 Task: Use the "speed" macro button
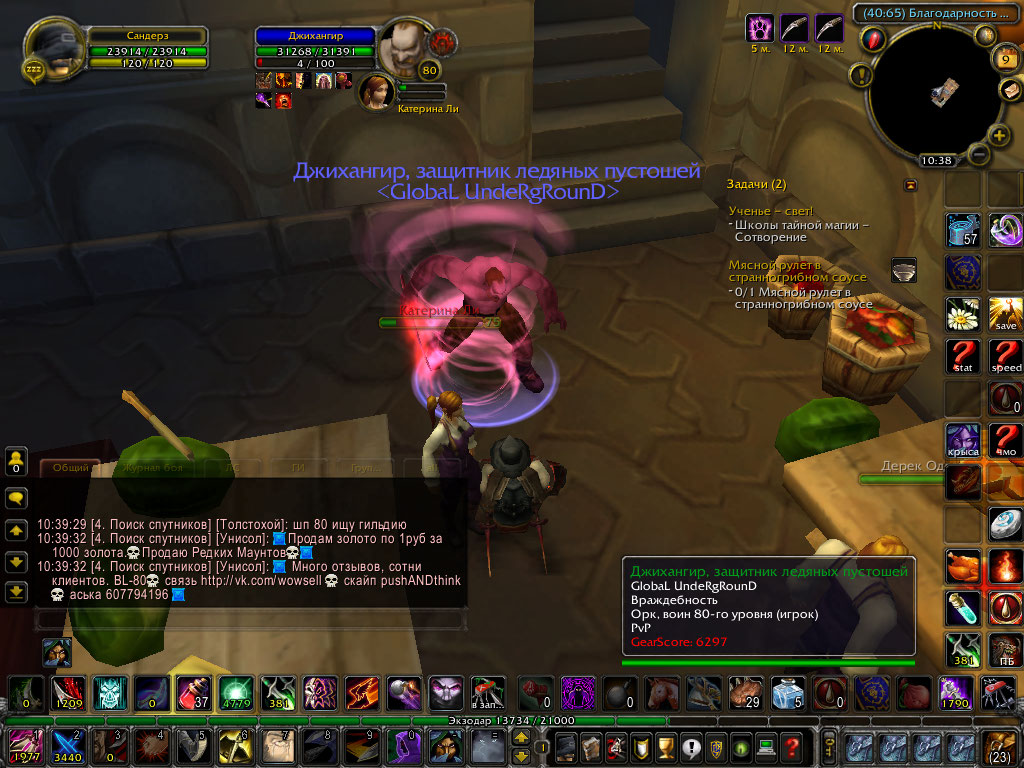click(x=1006, y=356)
